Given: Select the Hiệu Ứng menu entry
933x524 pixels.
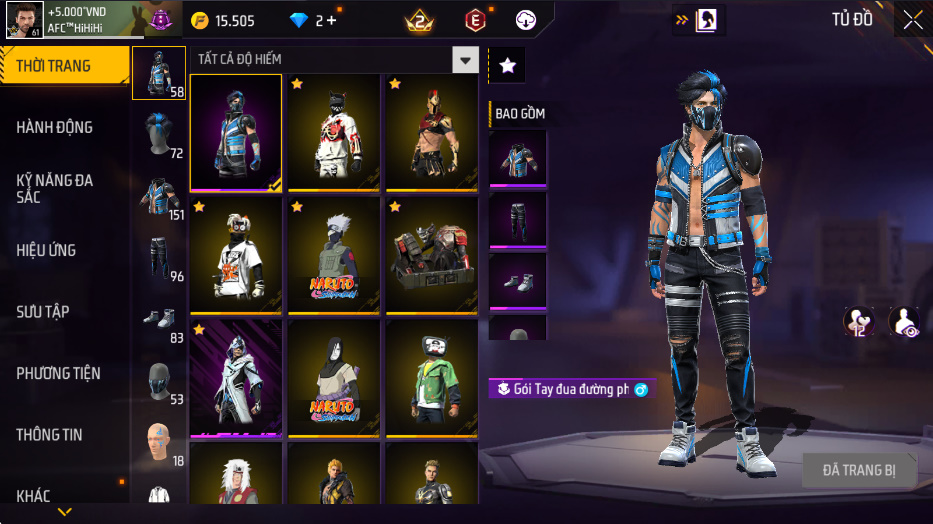Looking at the screenshot, I should coord(46,250).
